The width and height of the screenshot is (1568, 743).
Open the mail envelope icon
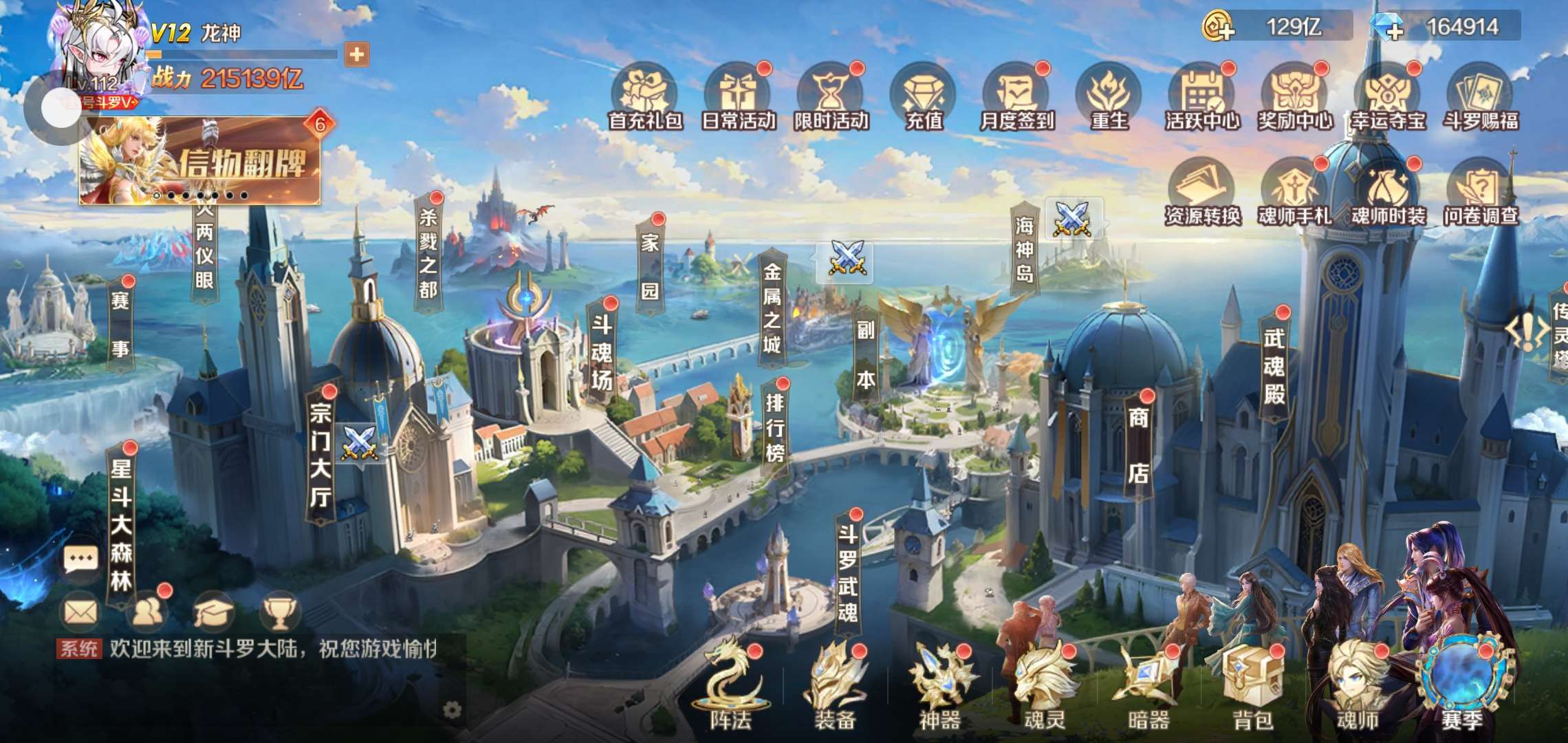(x=80, y=612)
